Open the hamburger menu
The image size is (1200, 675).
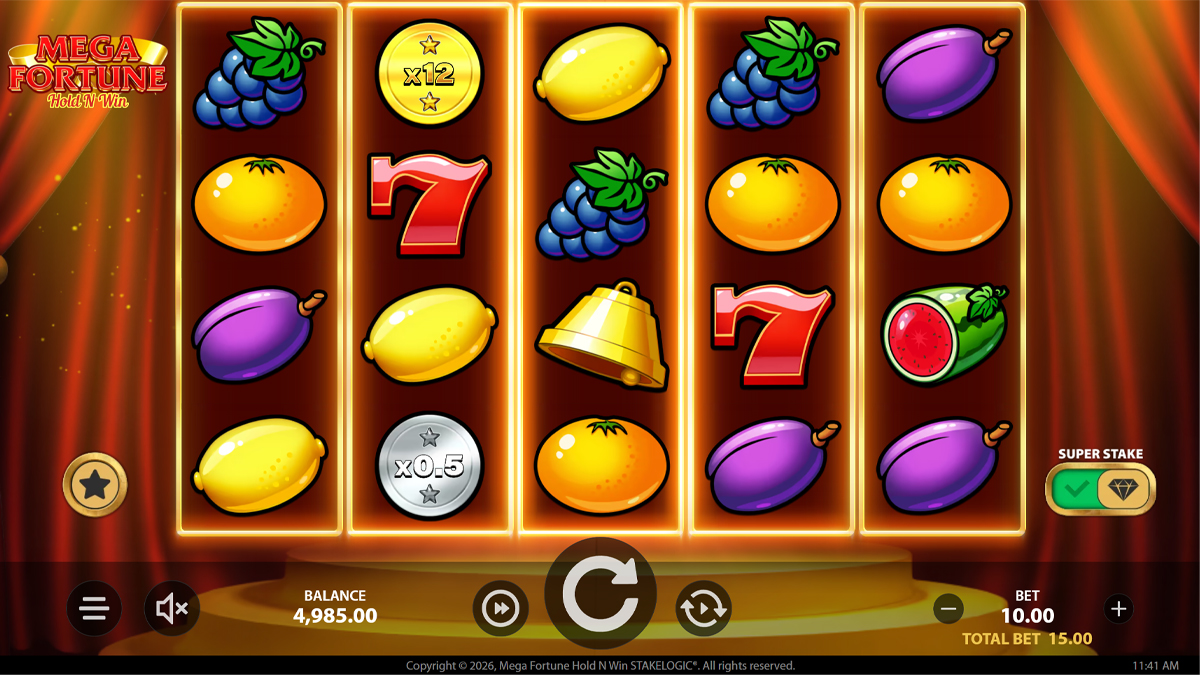[94, 608]
